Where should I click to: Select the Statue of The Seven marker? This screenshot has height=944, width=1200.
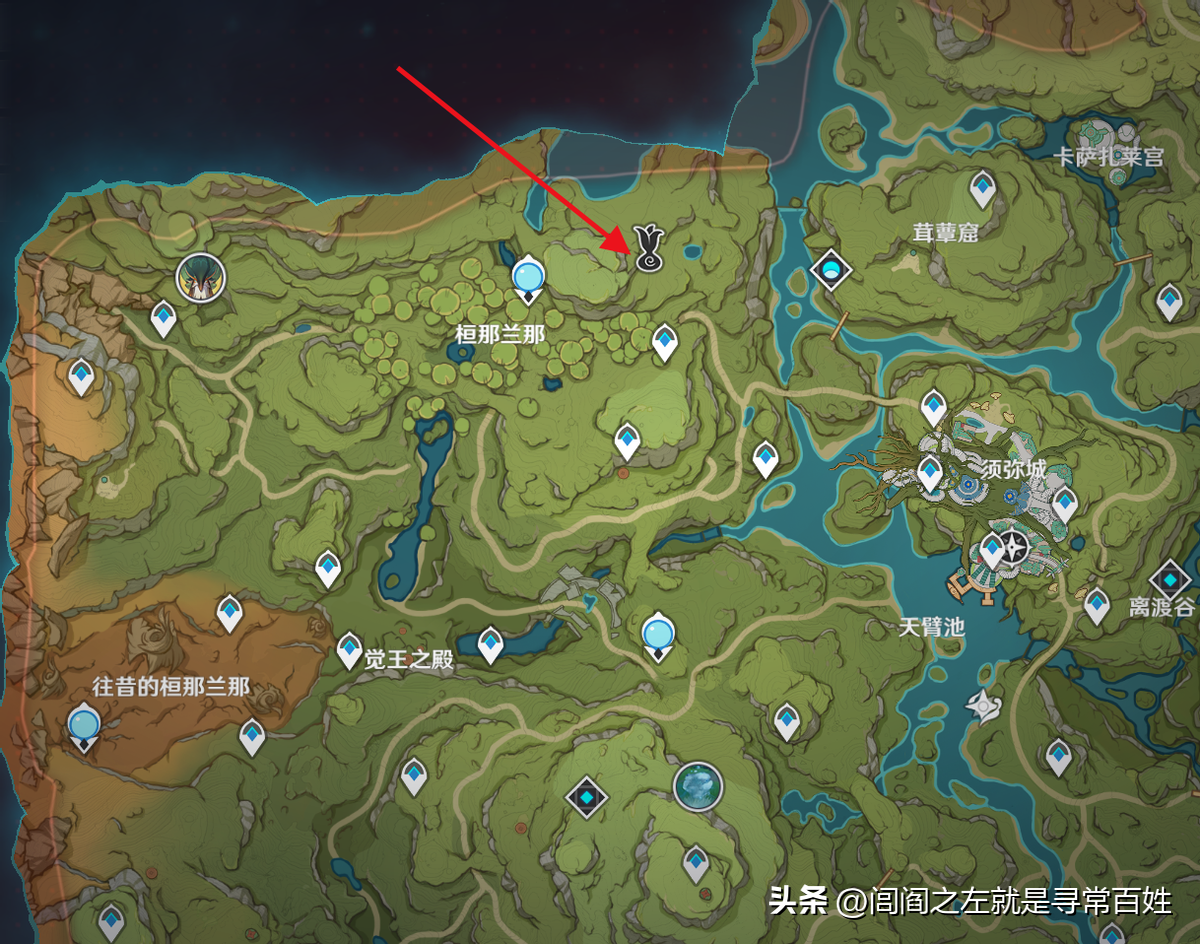[697, 785]
